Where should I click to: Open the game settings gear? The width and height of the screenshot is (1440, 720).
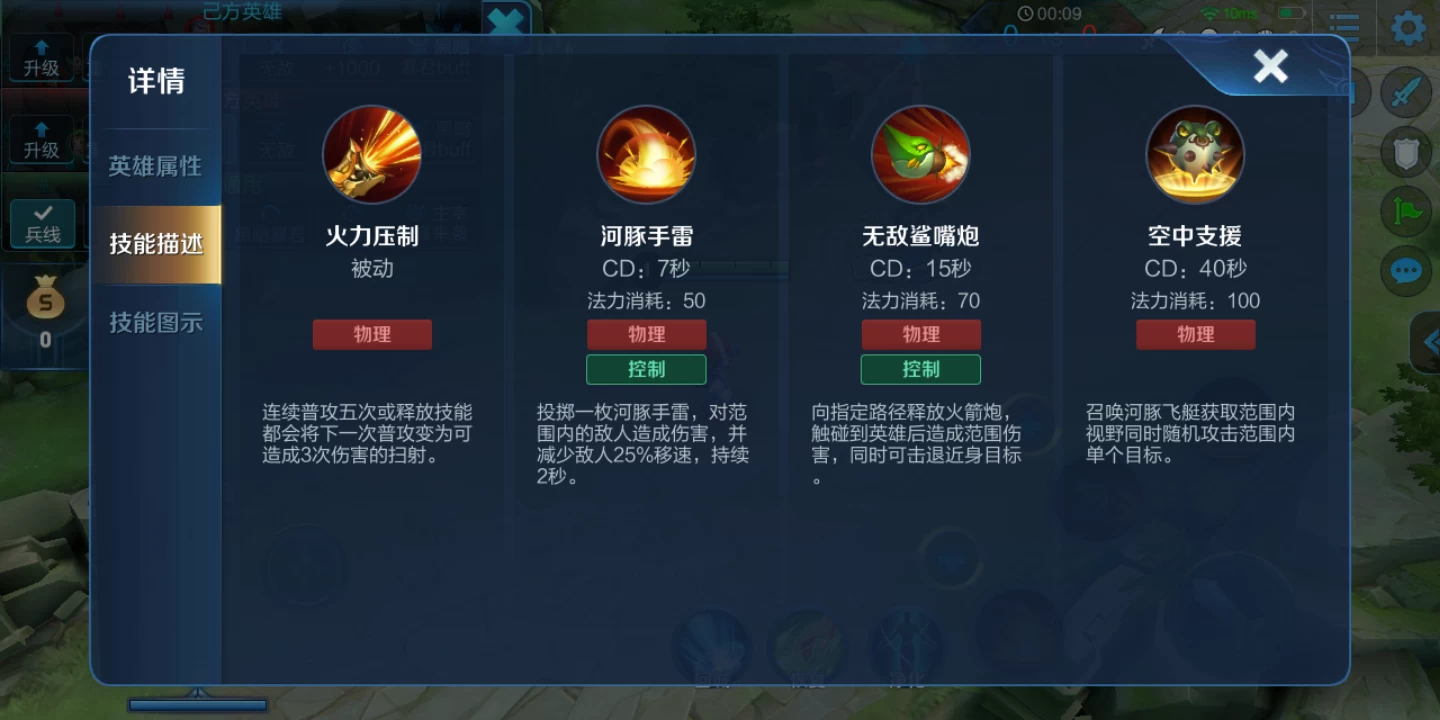[1407, 29]
